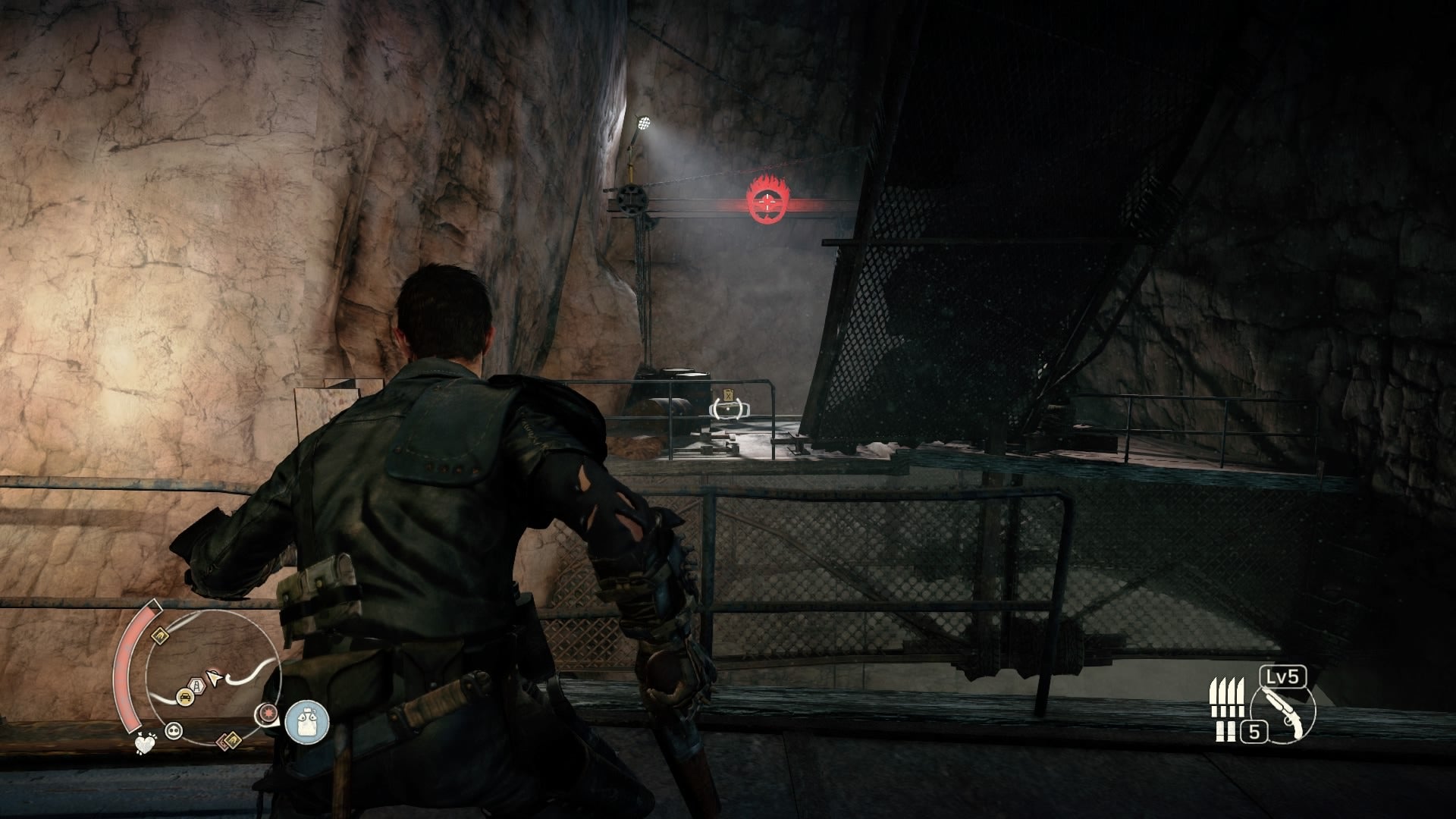1456x819 pixels.
Task: Select the transmission tower marker on the minimap
Action: click(x=196, y=685)
